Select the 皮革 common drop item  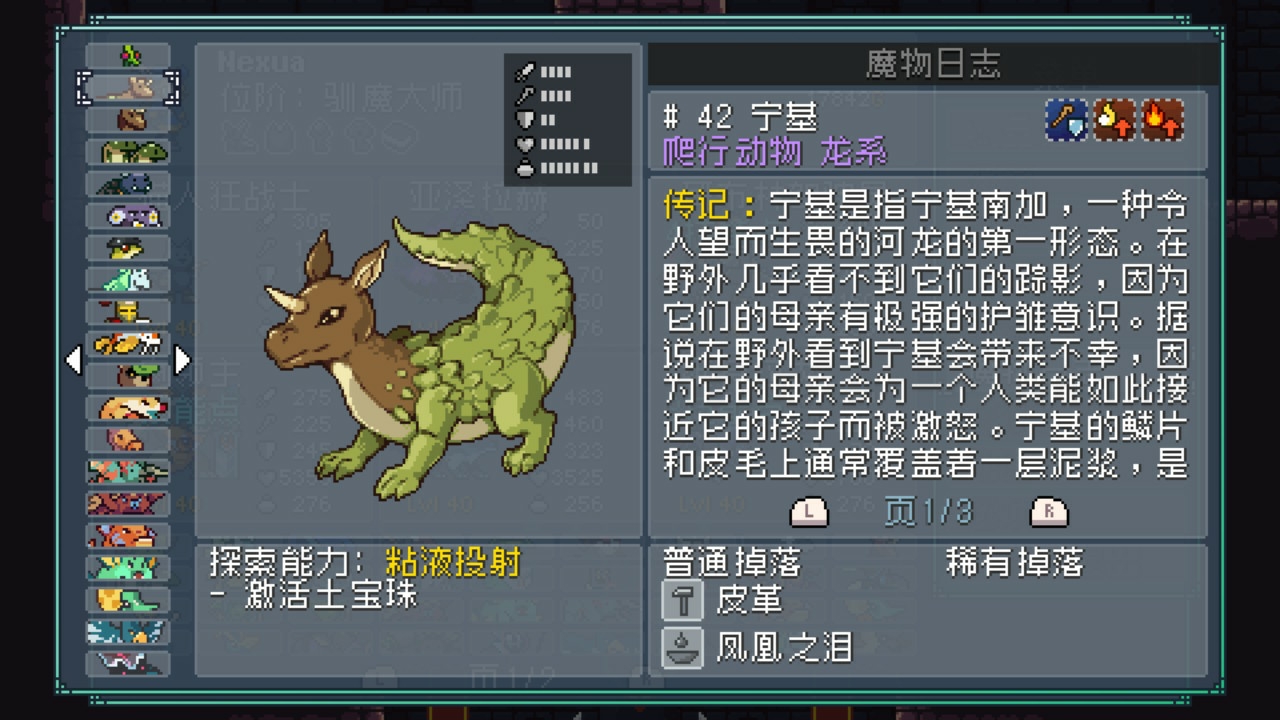tap(749, 600)
